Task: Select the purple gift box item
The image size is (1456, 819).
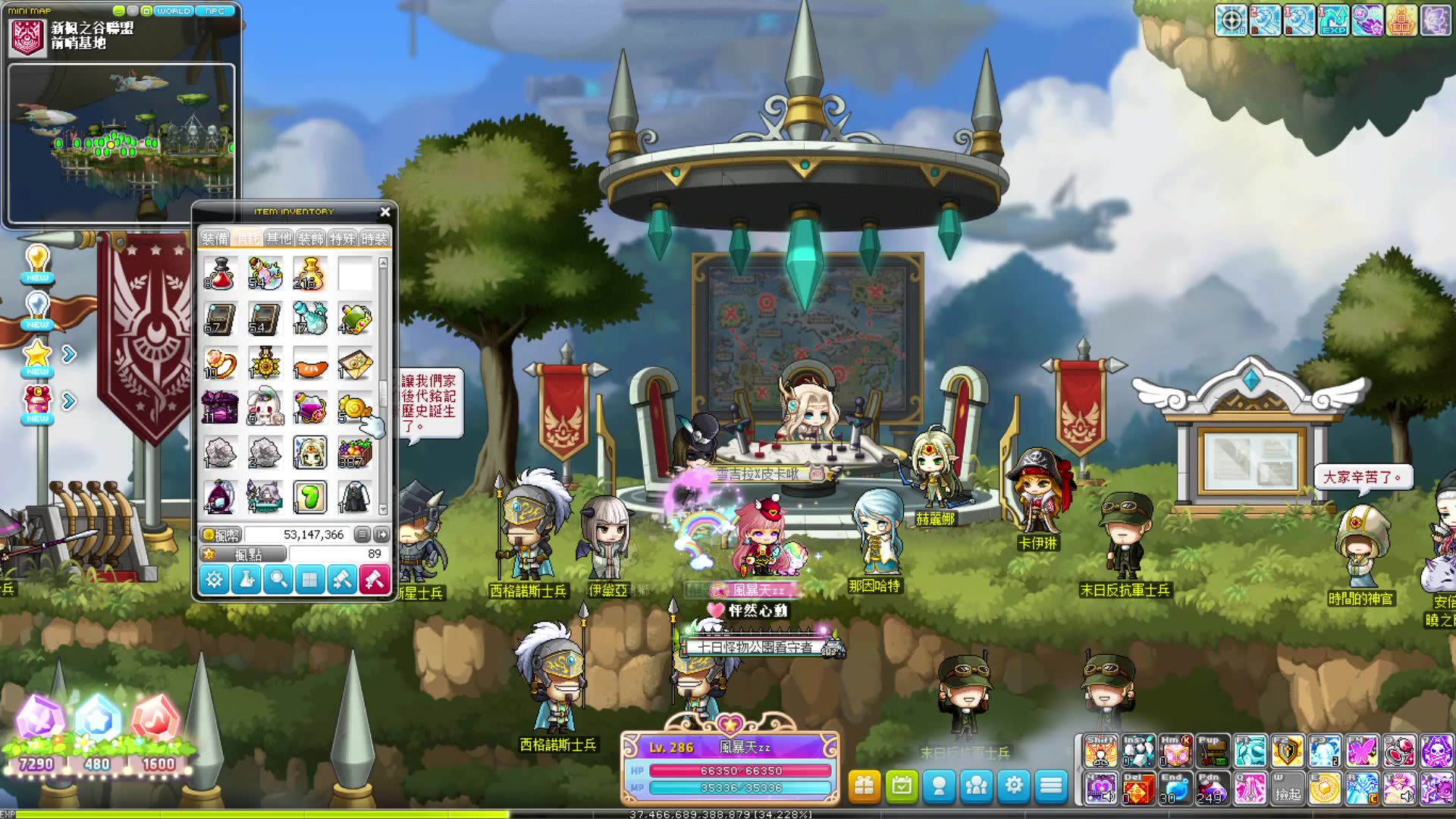Action: tap(220, 409)
